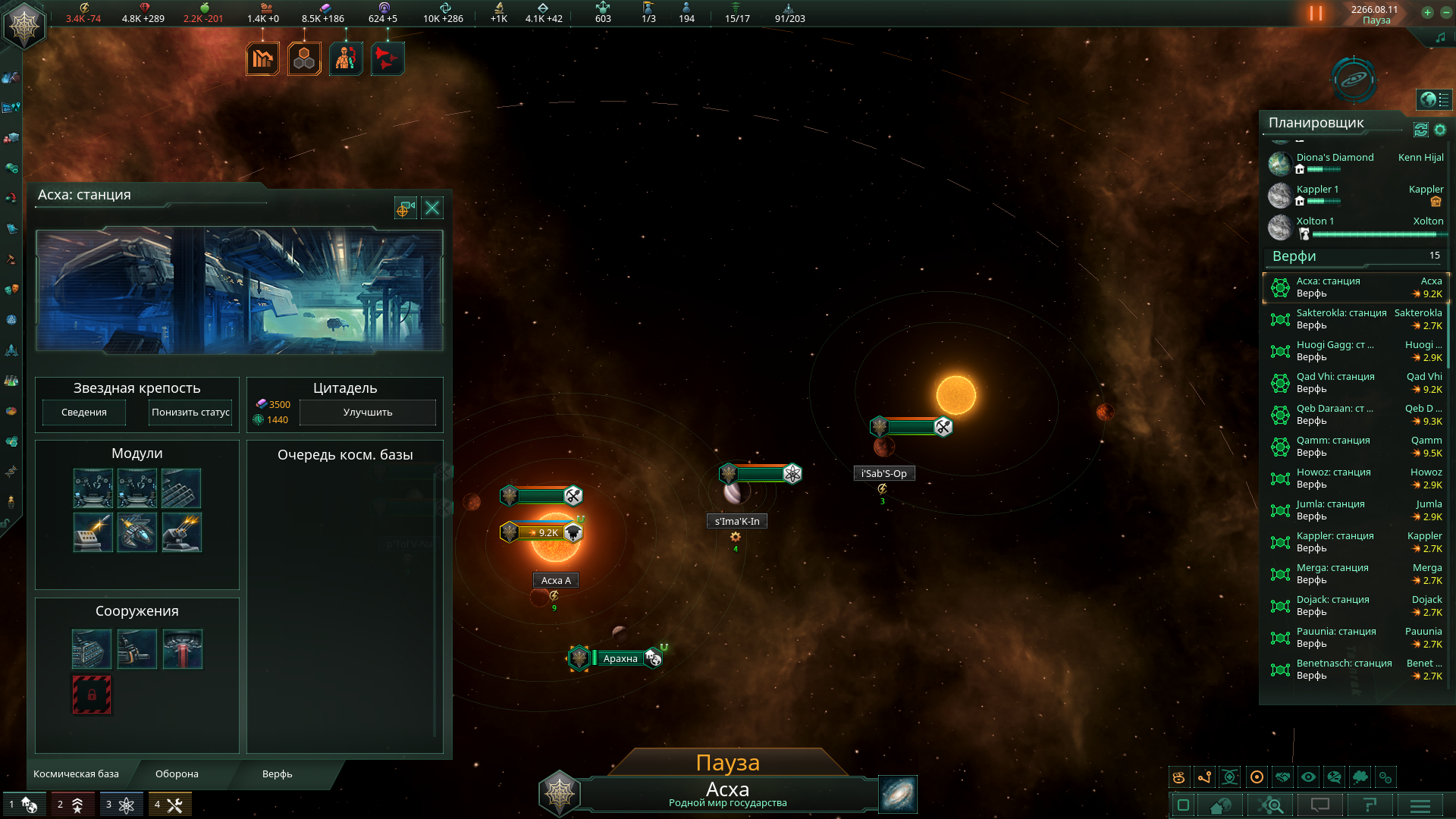1456x819 pixels.
Task: Upgrade to Цитадель with Улучшить
Action: [368, 413]
